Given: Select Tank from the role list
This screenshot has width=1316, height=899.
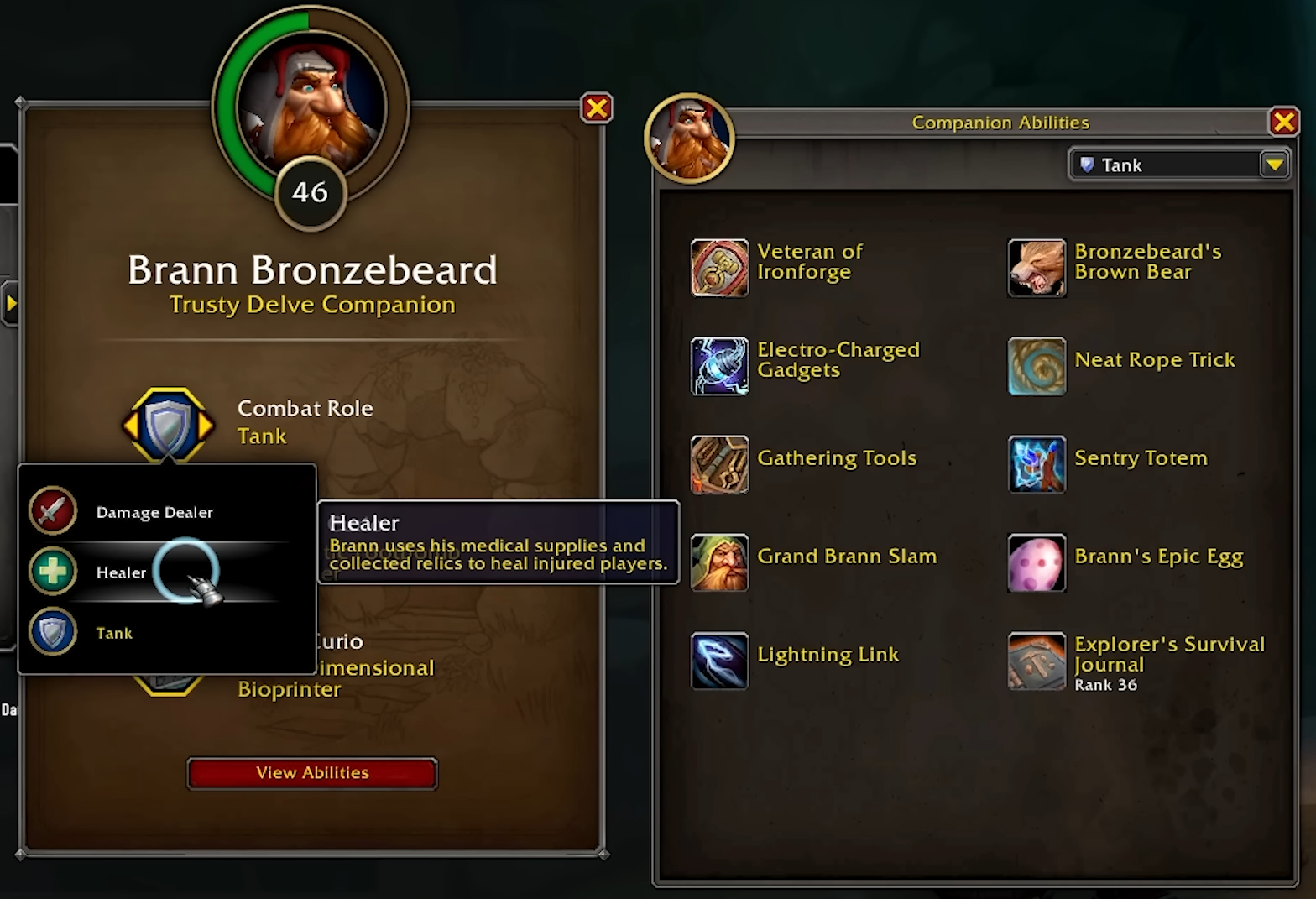Looking at the screenshot, I should pos(114,632).
